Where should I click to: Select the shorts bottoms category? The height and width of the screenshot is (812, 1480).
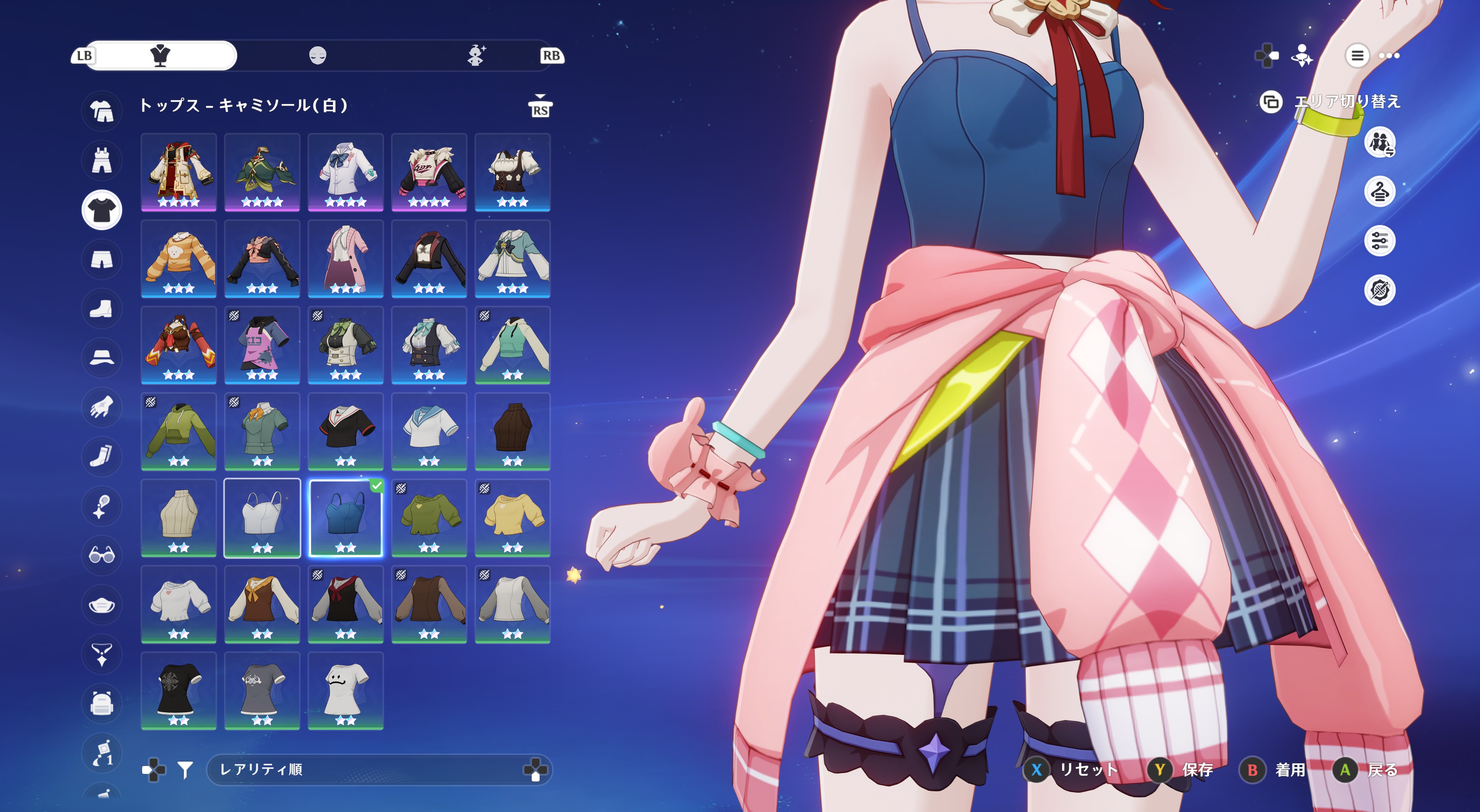point(102,260)
